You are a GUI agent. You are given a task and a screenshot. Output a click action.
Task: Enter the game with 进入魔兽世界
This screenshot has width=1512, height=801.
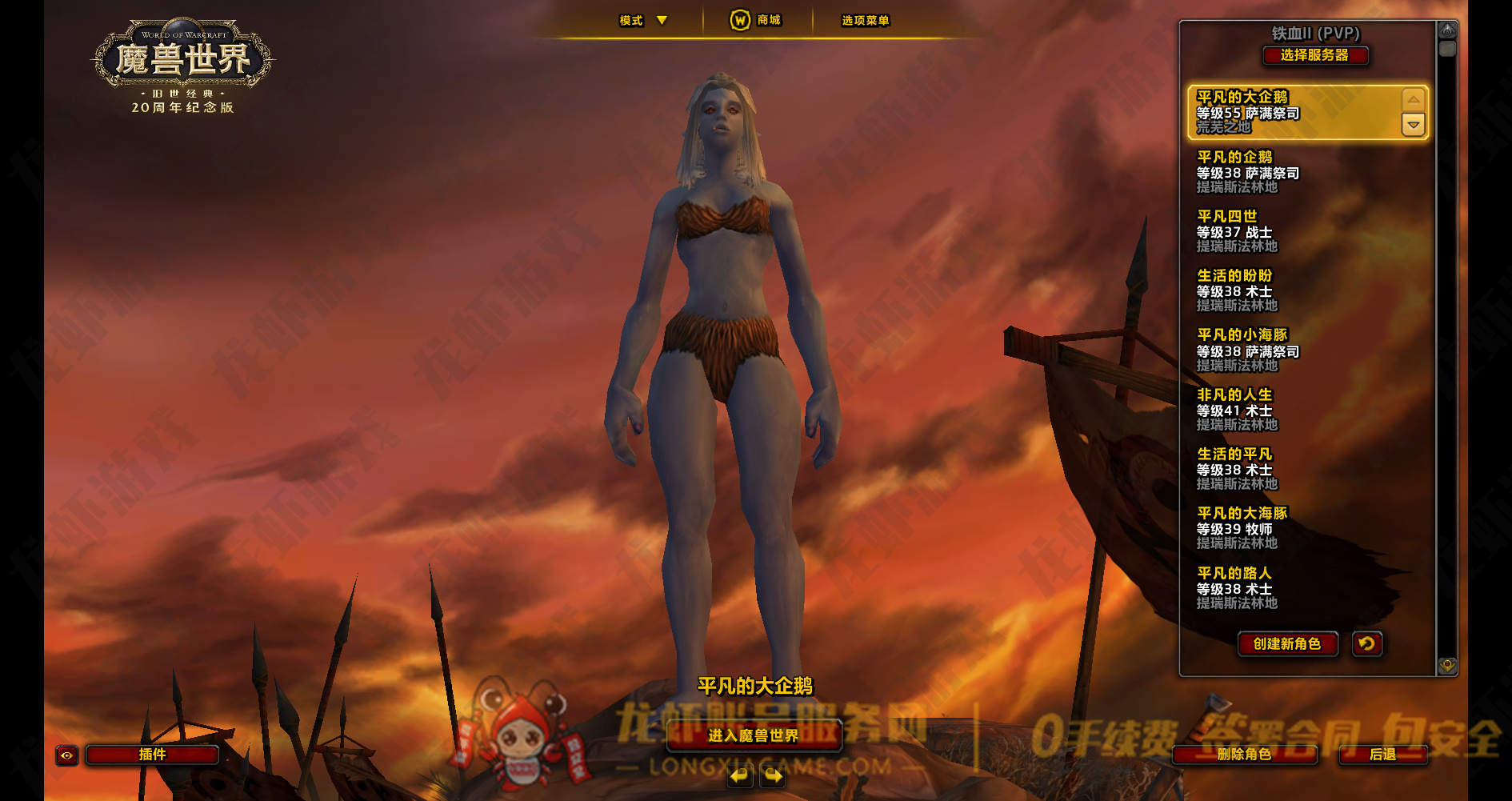pos(753,735)
